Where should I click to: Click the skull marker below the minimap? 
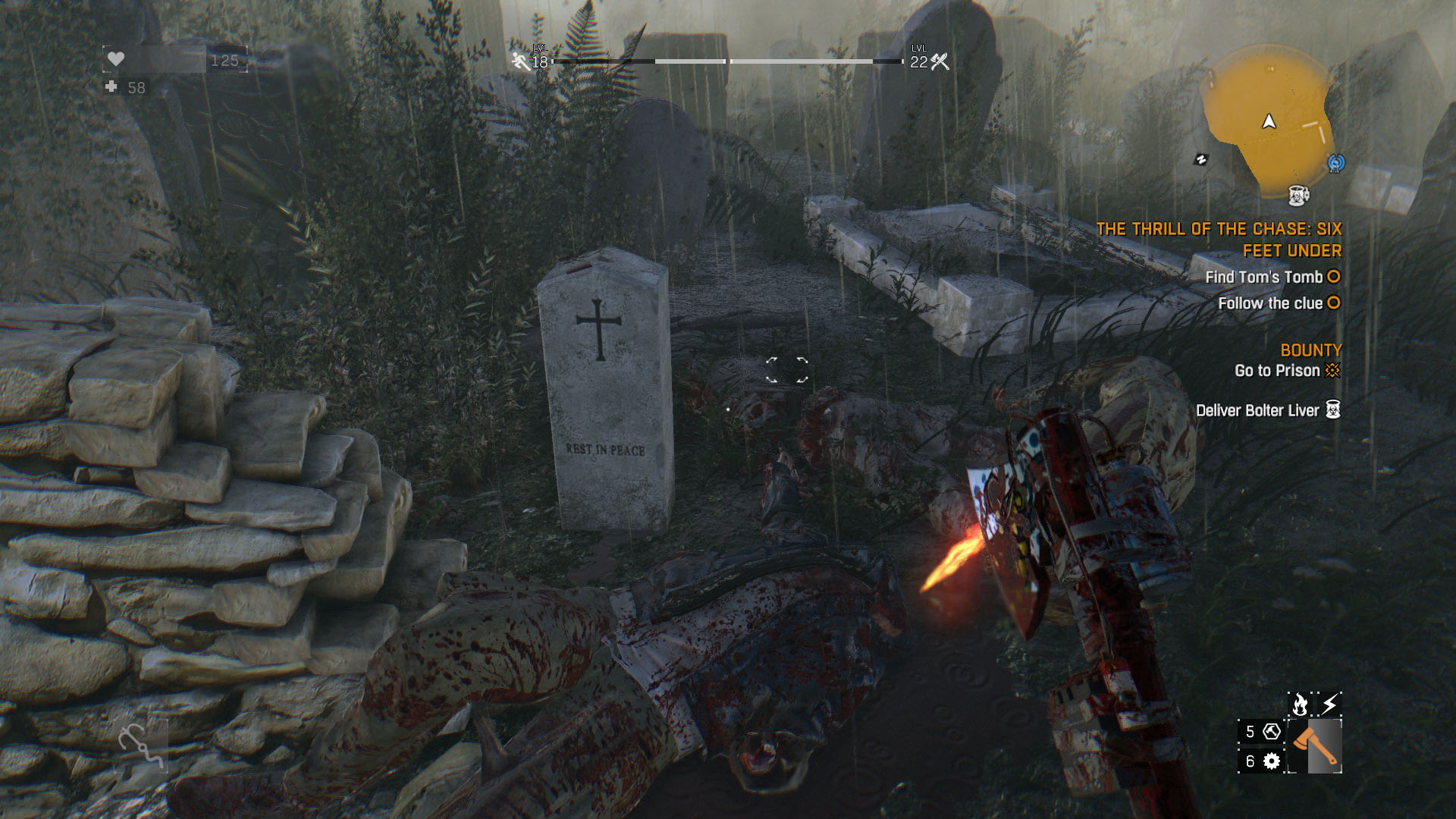click(x=1298, y=196)
